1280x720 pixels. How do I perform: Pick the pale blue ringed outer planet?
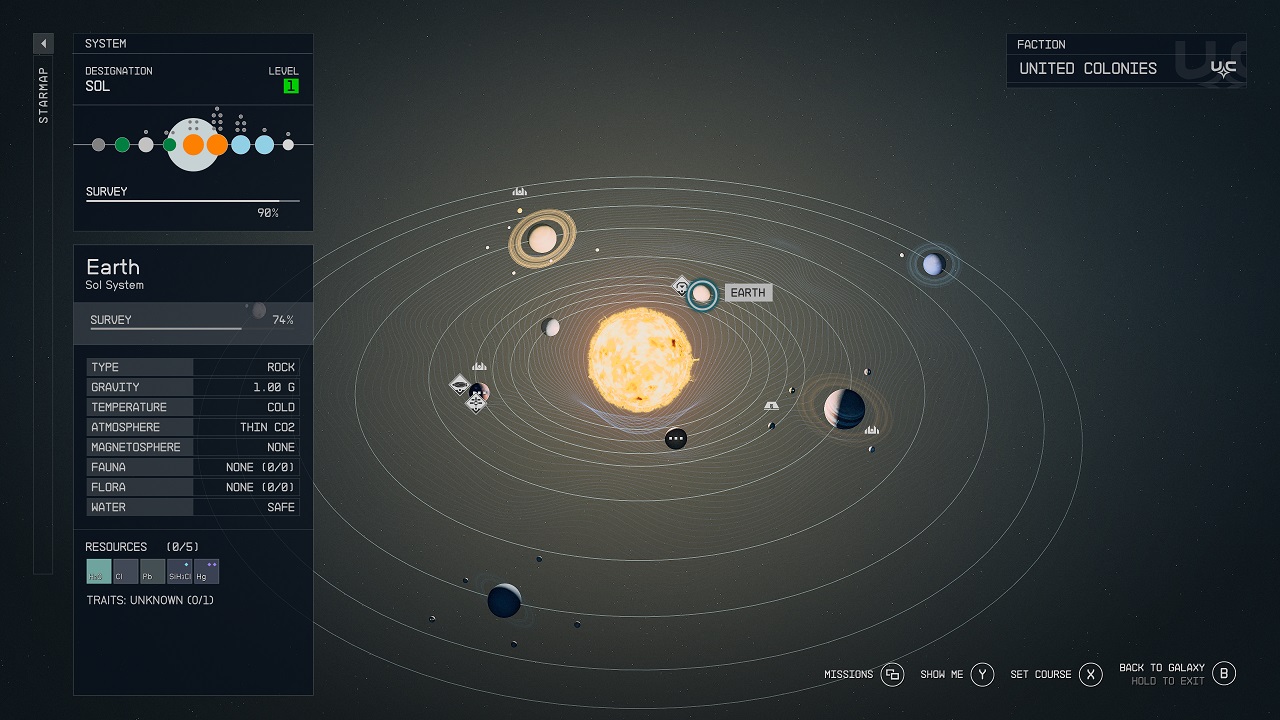point(933,264)
